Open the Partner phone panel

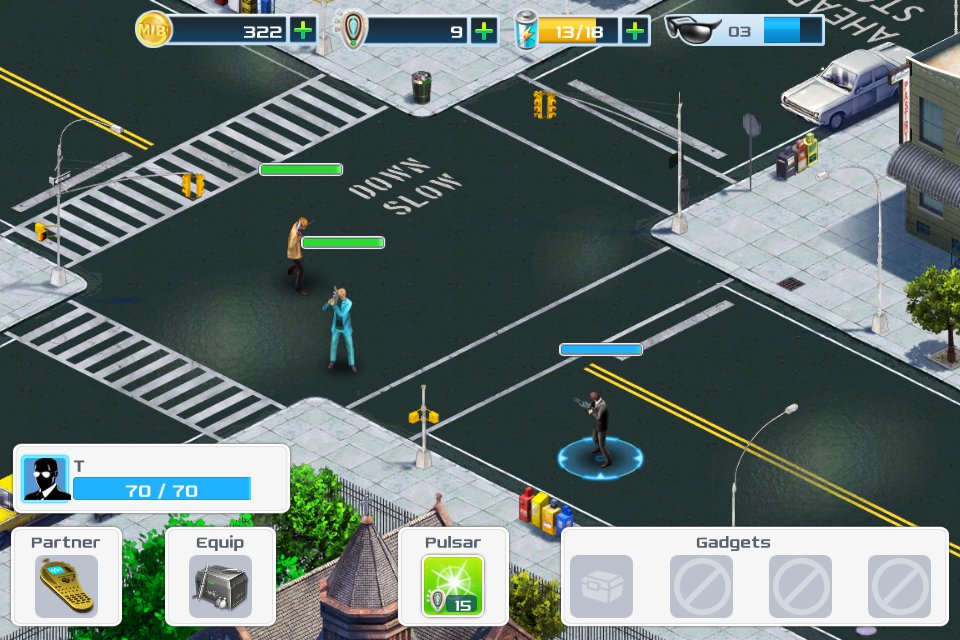pos(66,585)
